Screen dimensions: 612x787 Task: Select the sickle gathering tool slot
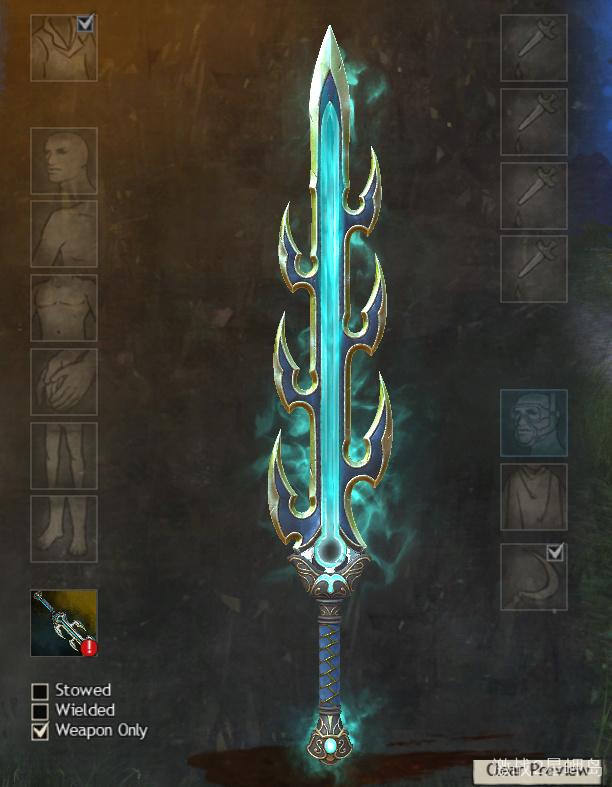point(530,580)
